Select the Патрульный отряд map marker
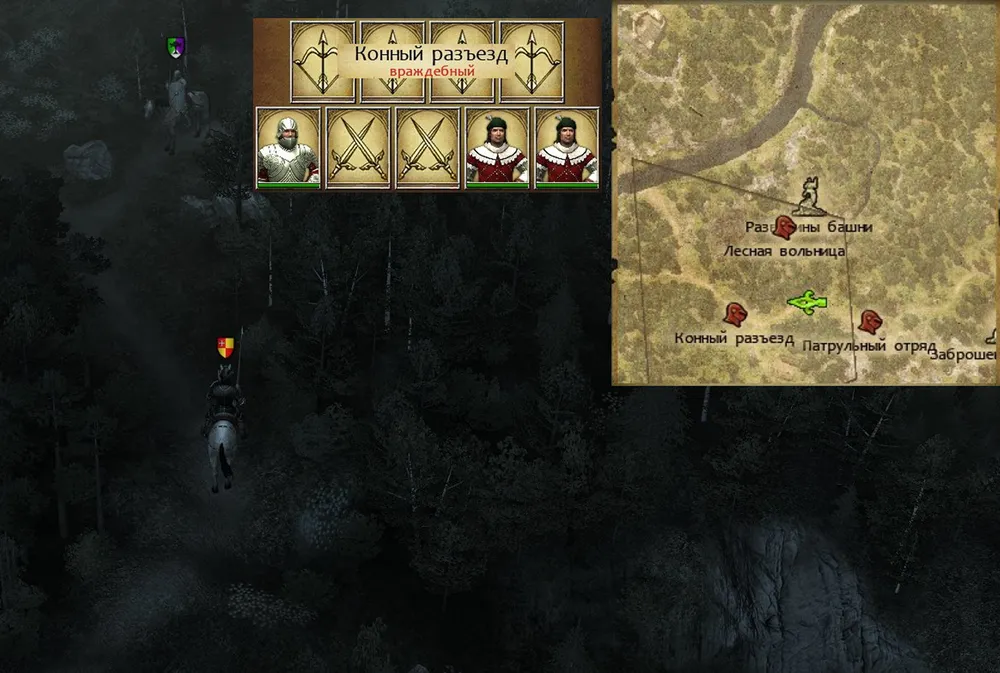 [x=870, y=322]
